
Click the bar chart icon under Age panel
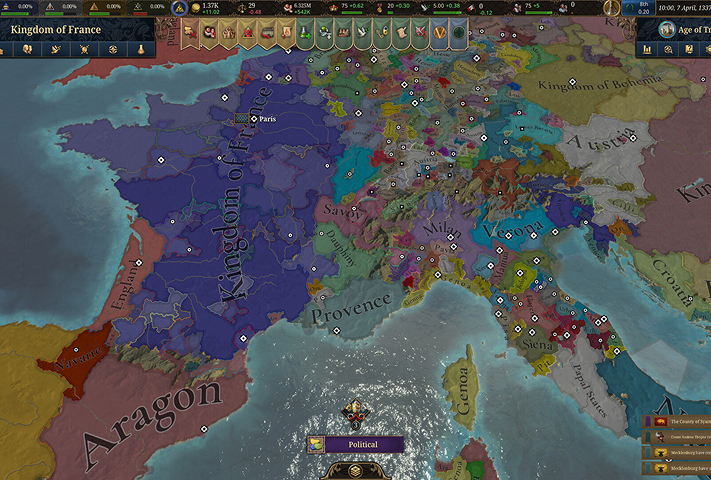647,49
